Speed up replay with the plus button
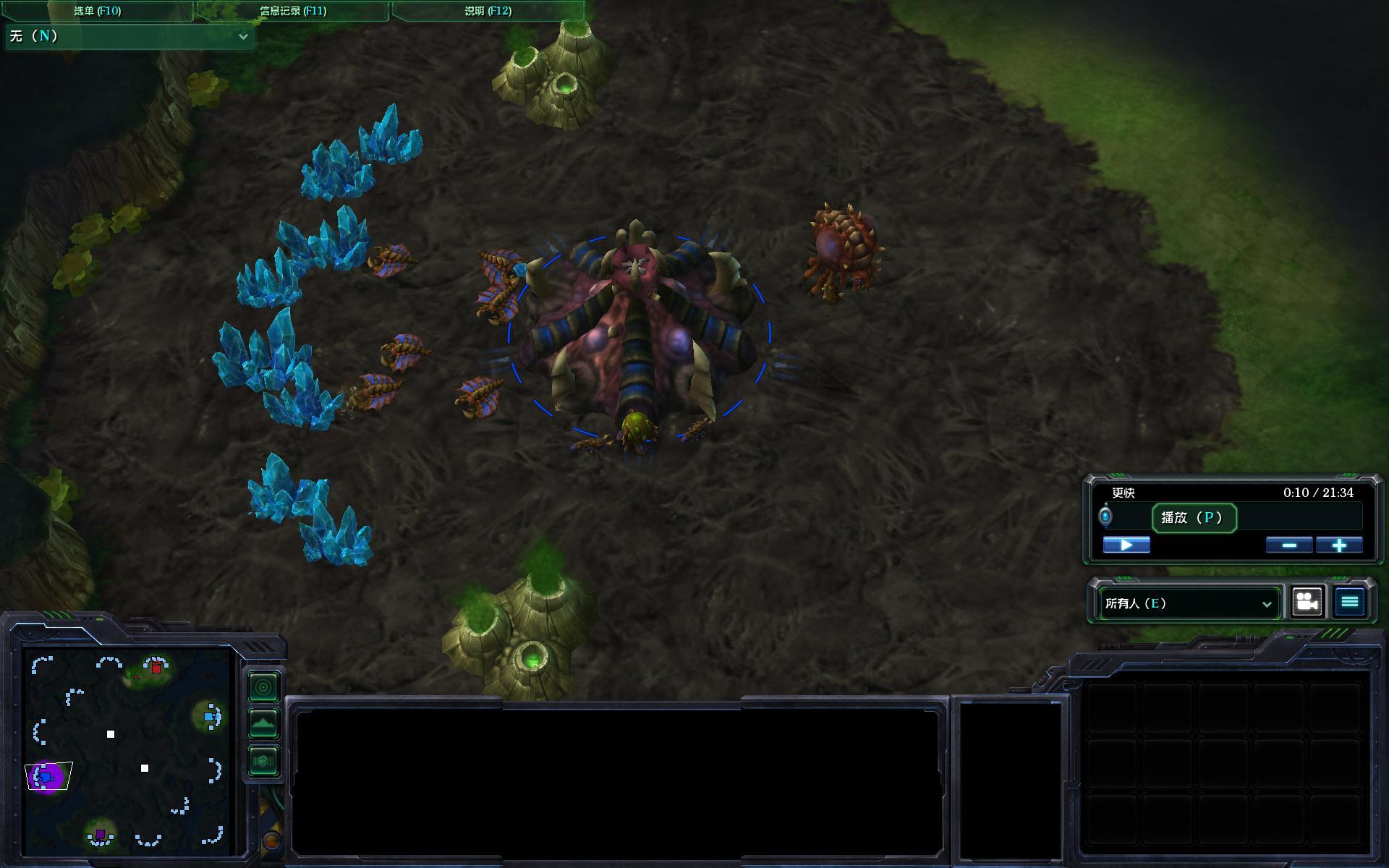 [x=1339, y=545]
